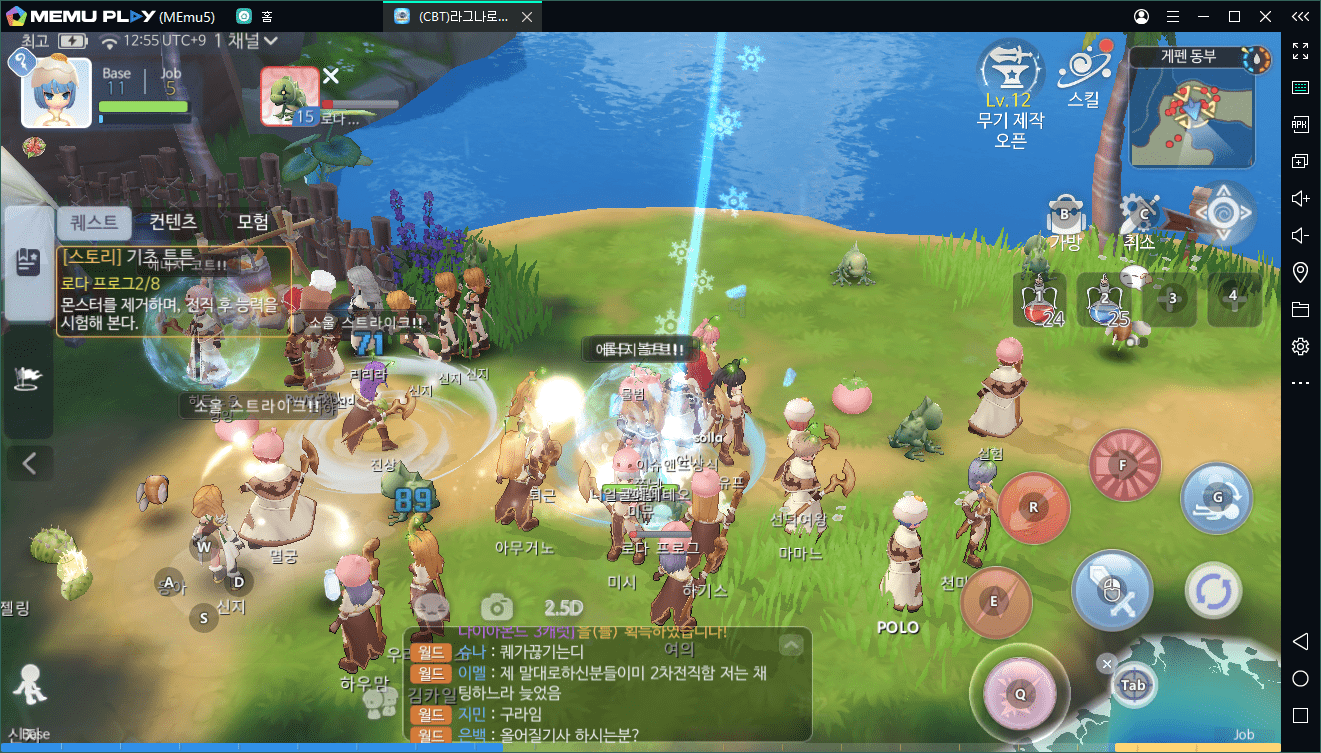This screenshot has width=1321, height=753.
Task: Switch to the 컨텐츠 tab
Action: (x=173, y=222)
